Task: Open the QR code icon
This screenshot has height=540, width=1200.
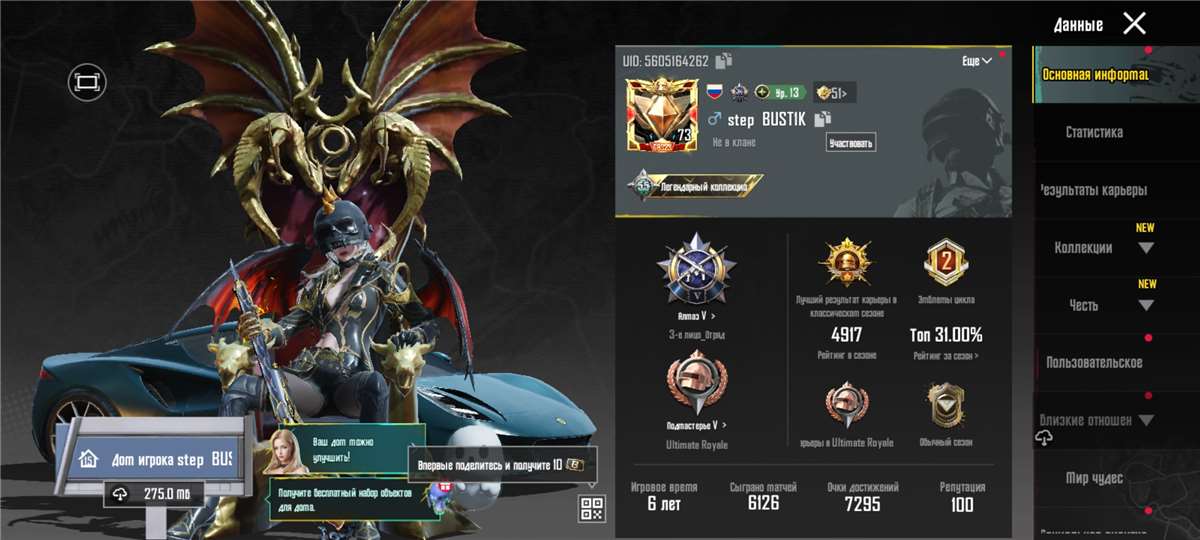Action: pos(591,508)
